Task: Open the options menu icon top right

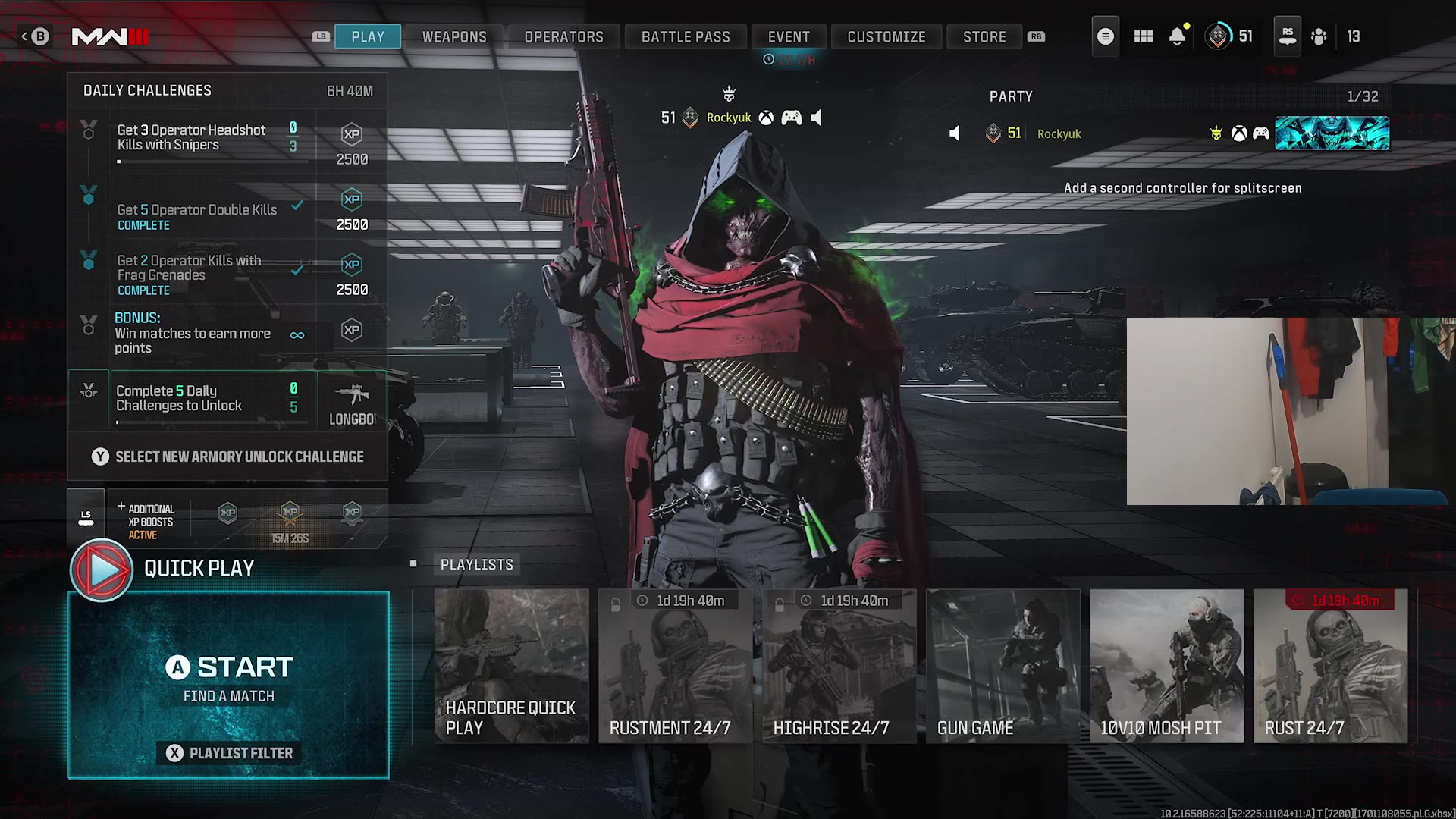Action: click(1105, 36)
